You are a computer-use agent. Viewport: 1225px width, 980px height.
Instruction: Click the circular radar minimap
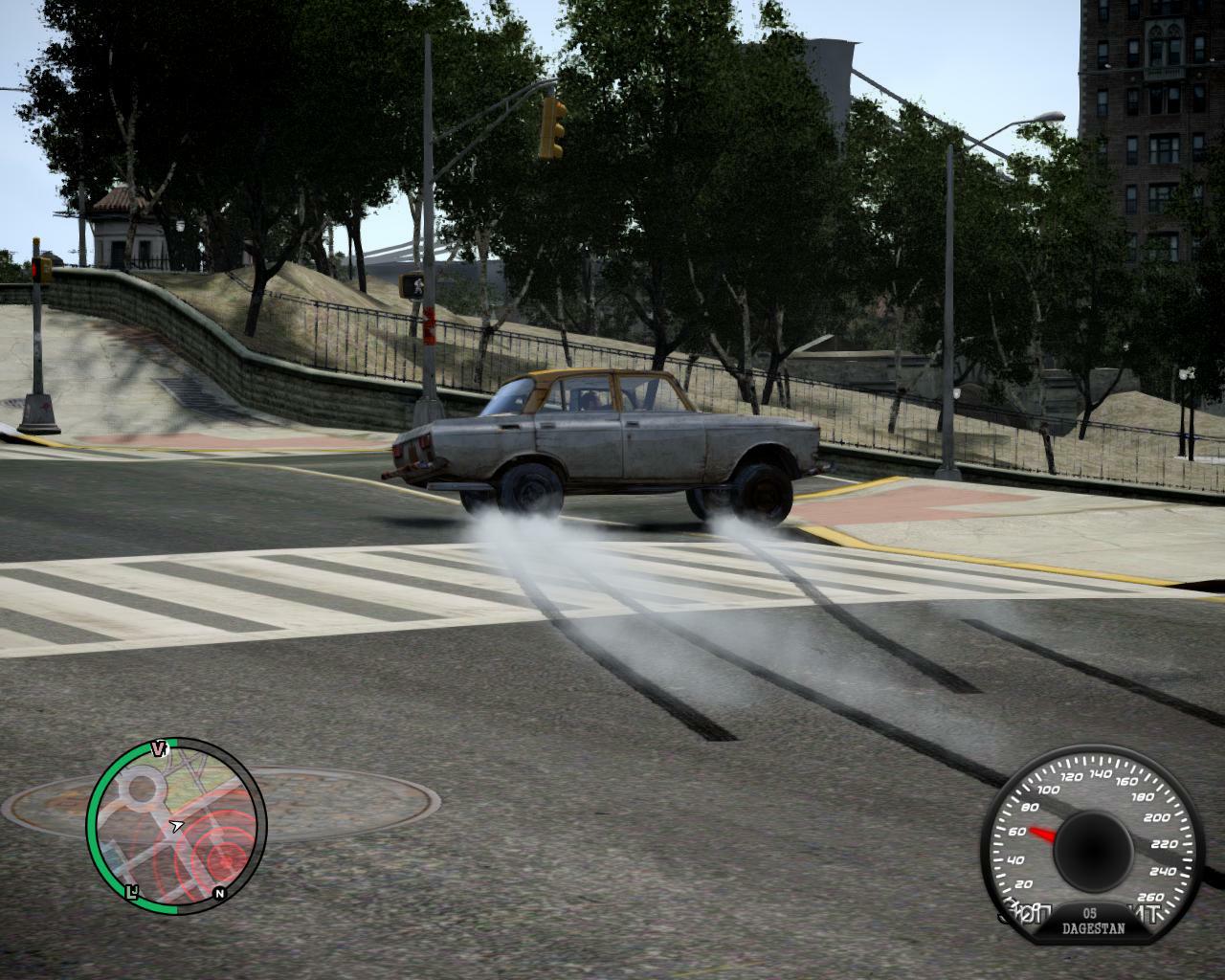tap(177, 827)
